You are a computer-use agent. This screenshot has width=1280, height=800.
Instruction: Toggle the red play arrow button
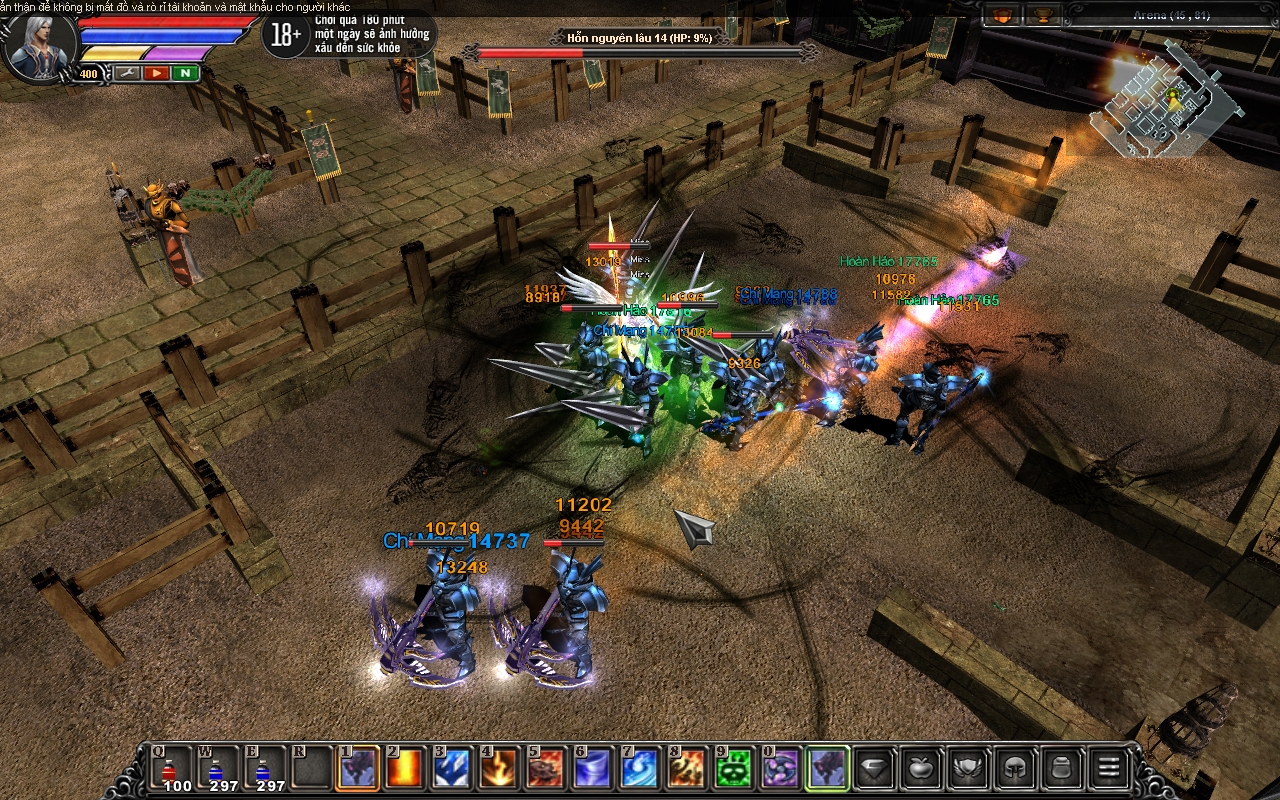click(x=156, y=73)
